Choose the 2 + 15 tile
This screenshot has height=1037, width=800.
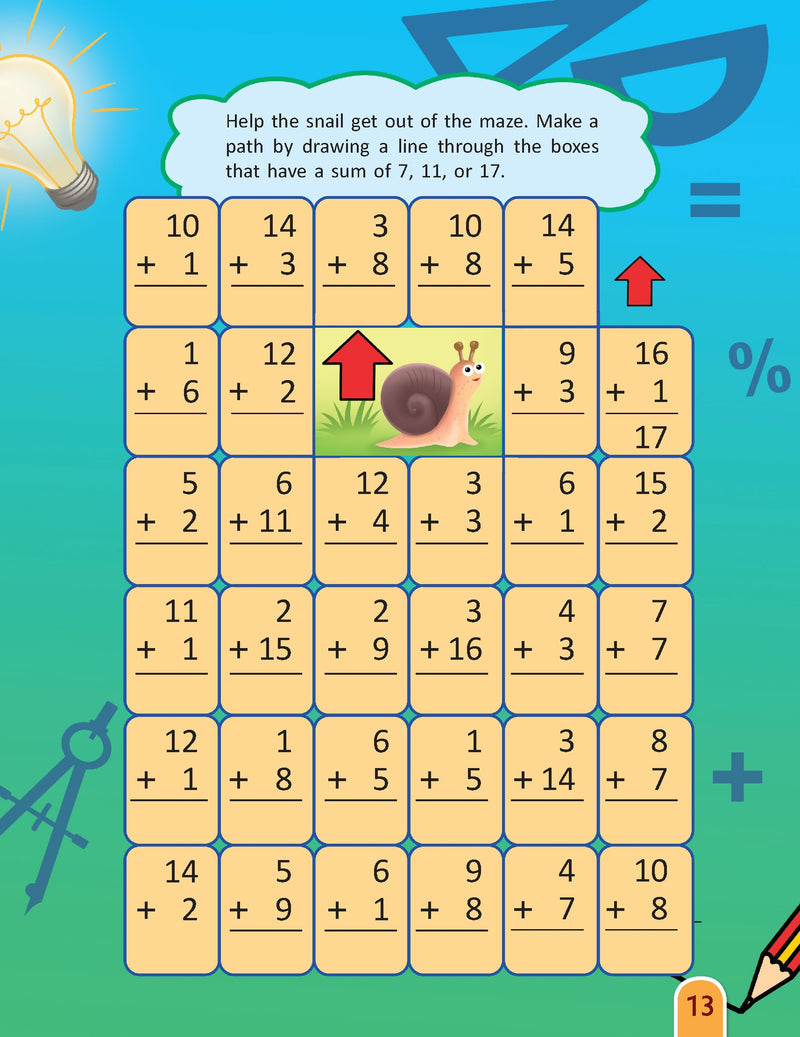pos(266,649)
